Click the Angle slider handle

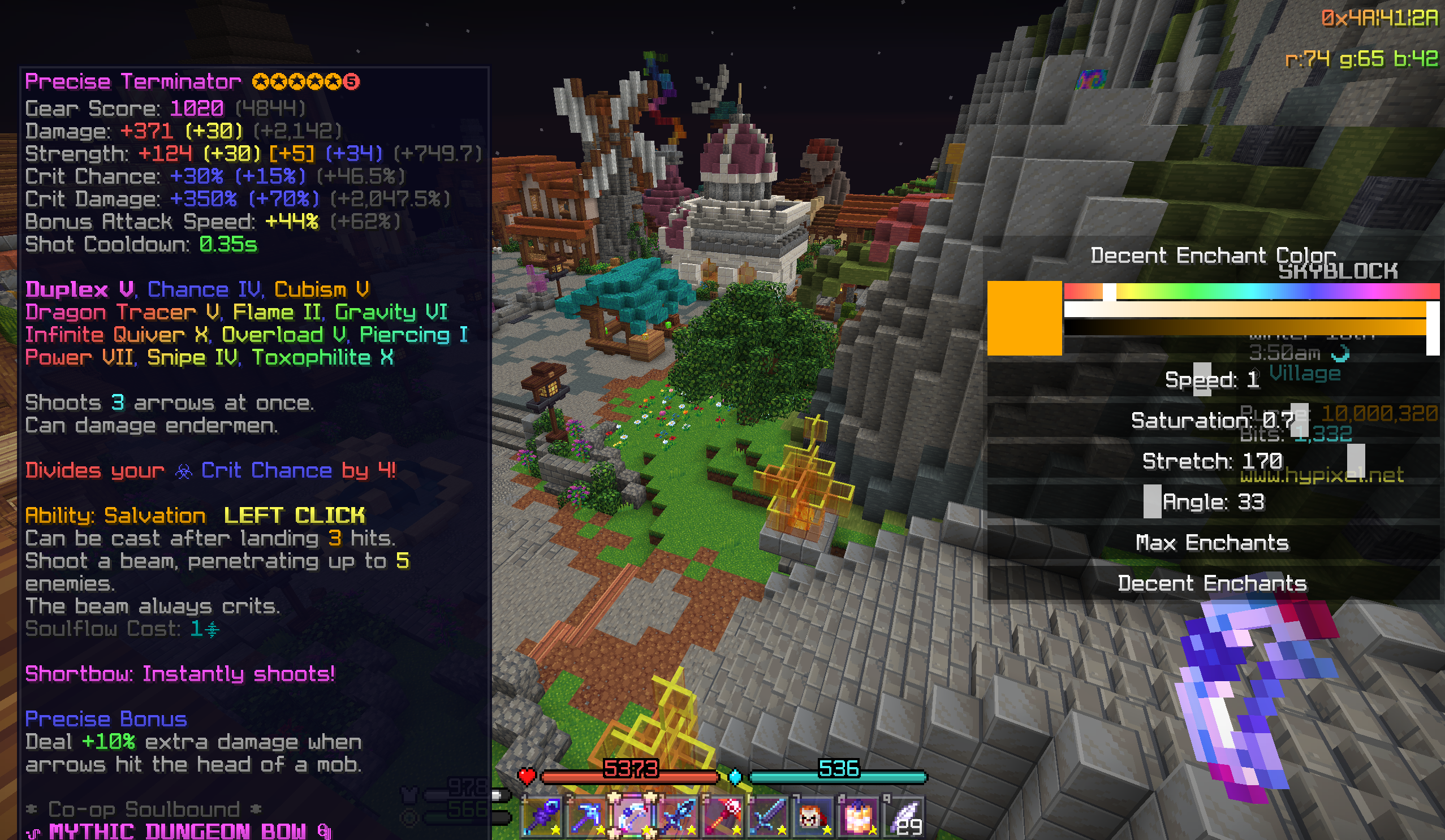click(x=1152, y=501)
